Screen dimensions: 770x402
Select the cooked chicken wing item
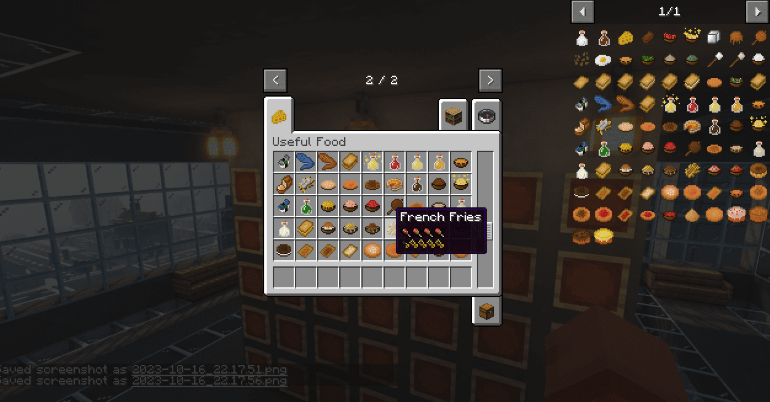tap(328, 161)
